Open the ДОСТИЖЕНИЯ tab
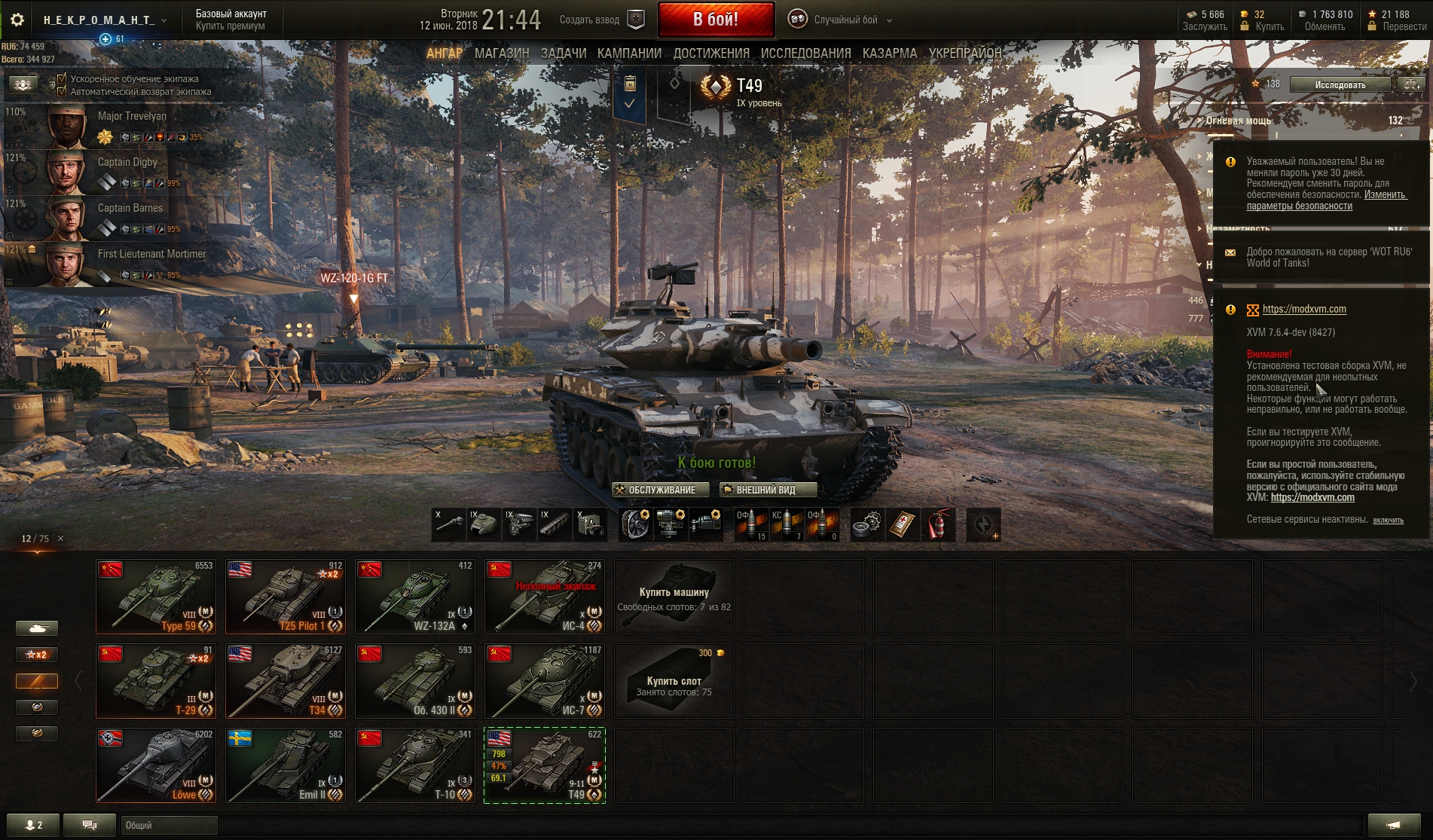This screenshot has height=840, width=1433. [711, 53]
